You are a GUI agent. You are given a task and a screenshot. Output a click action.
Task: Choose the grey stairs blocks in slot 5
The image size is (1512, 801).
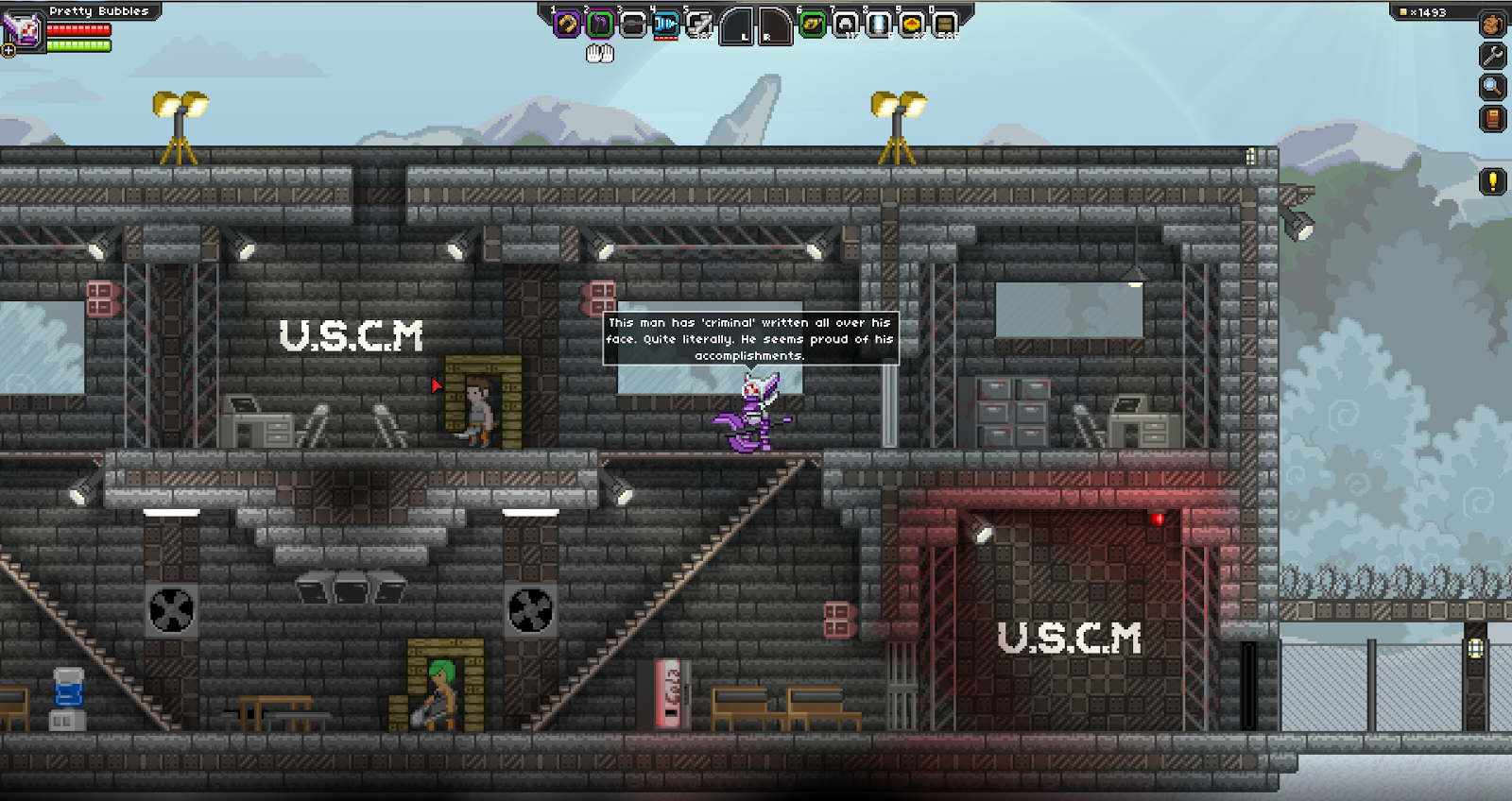[x=699, y=25]
